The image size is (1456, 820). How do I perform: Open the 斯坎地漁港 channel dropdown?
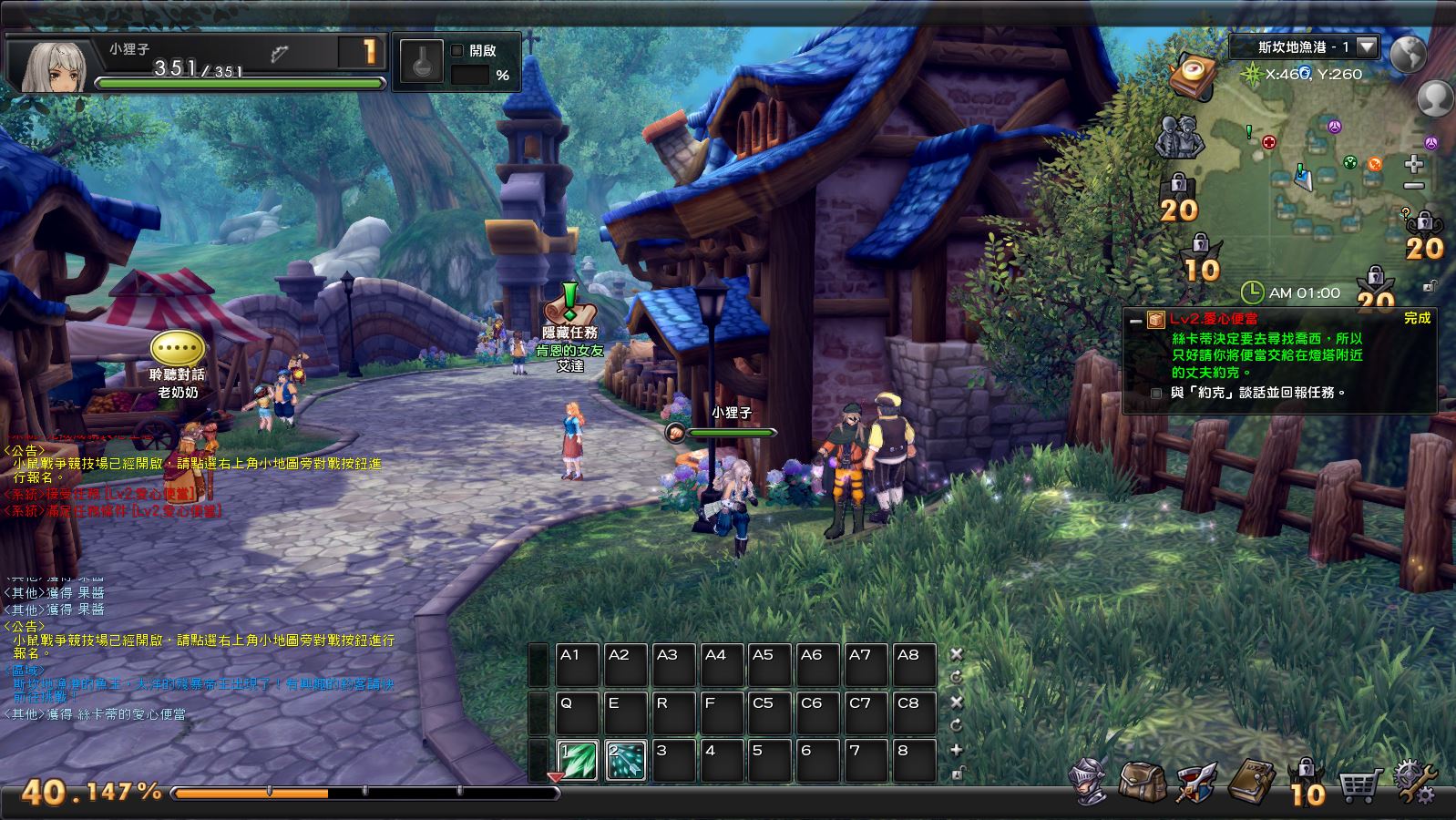tap(1367, 46)
